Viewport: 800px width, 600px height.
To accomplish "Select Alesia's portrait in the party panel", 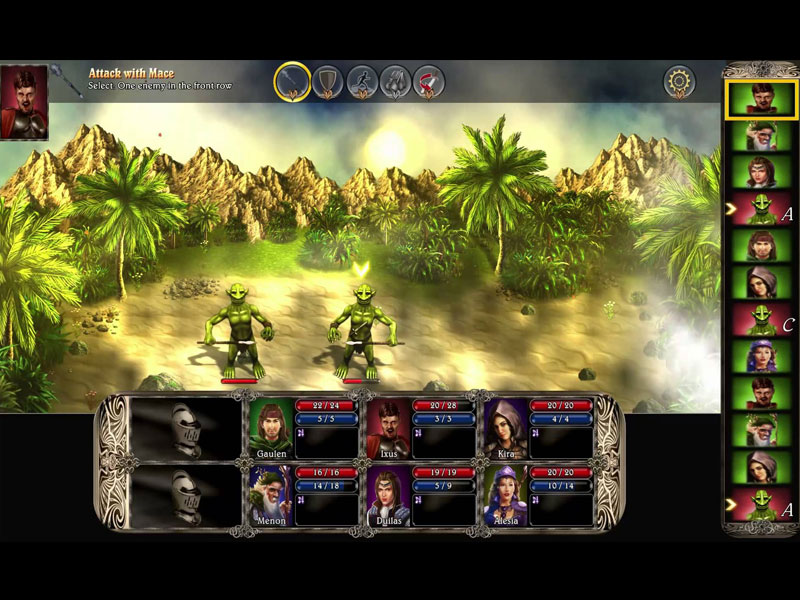I will pyautogui.click(x=505, y=491).
